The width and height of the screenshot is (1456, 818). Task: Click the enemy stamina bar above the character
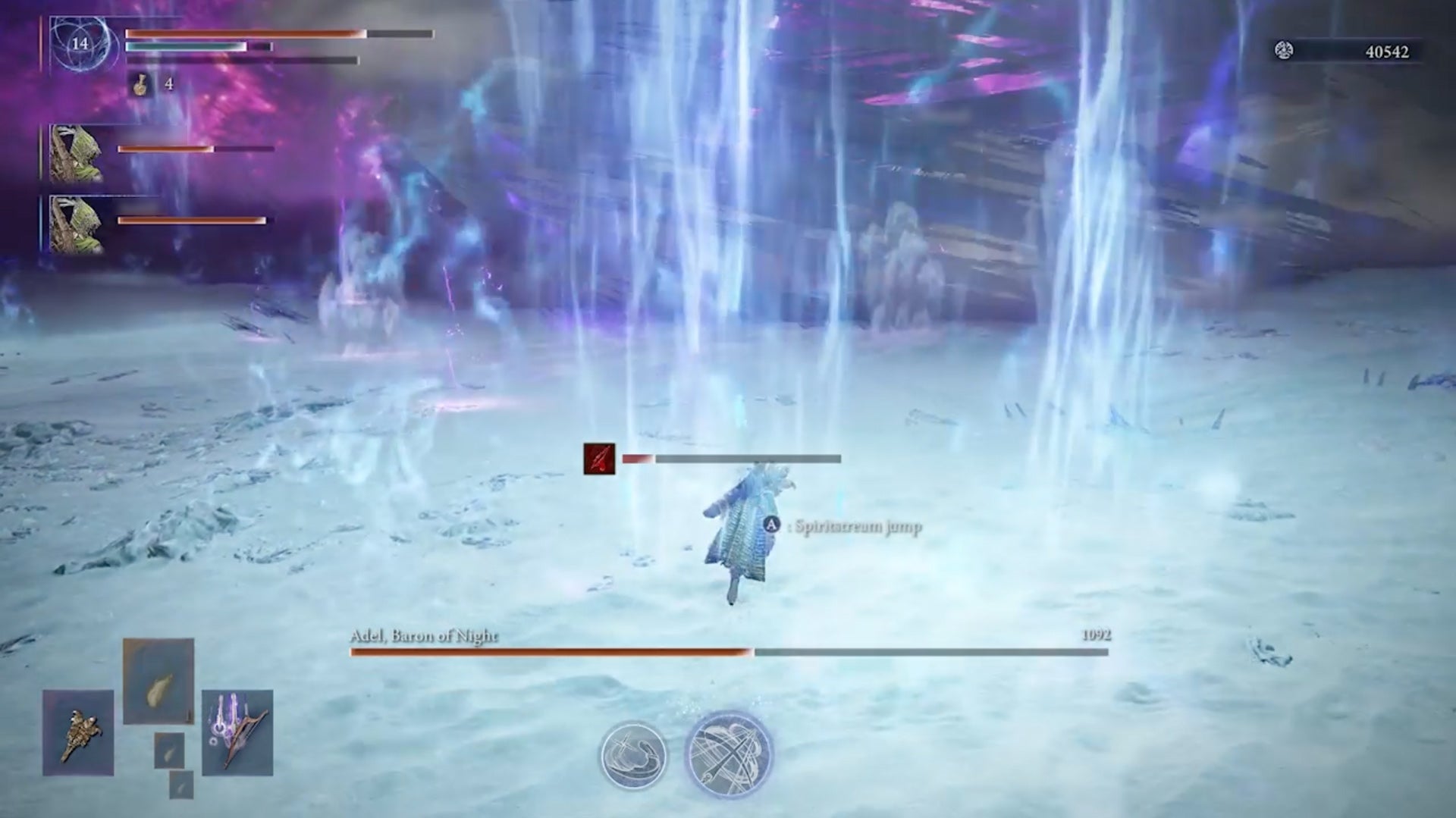[728, 458]
